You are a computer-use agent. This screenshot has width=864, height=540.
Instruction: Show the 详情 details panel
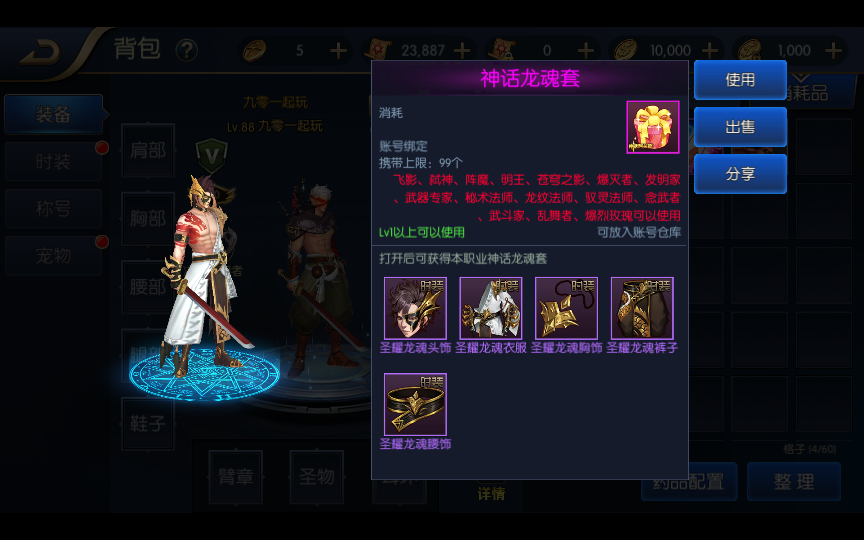click(x=491, y=493)
